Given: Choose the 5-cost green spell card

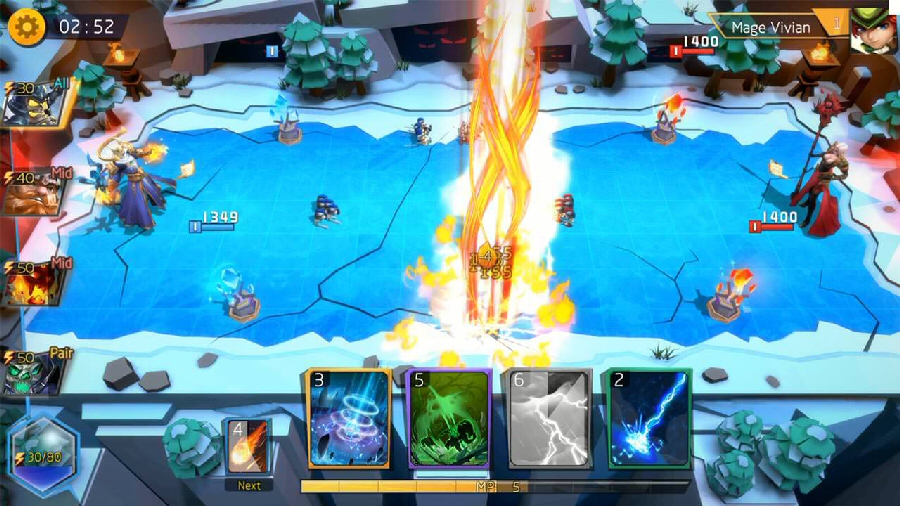Looking at the screenshot, I should [x=448, y=419].
